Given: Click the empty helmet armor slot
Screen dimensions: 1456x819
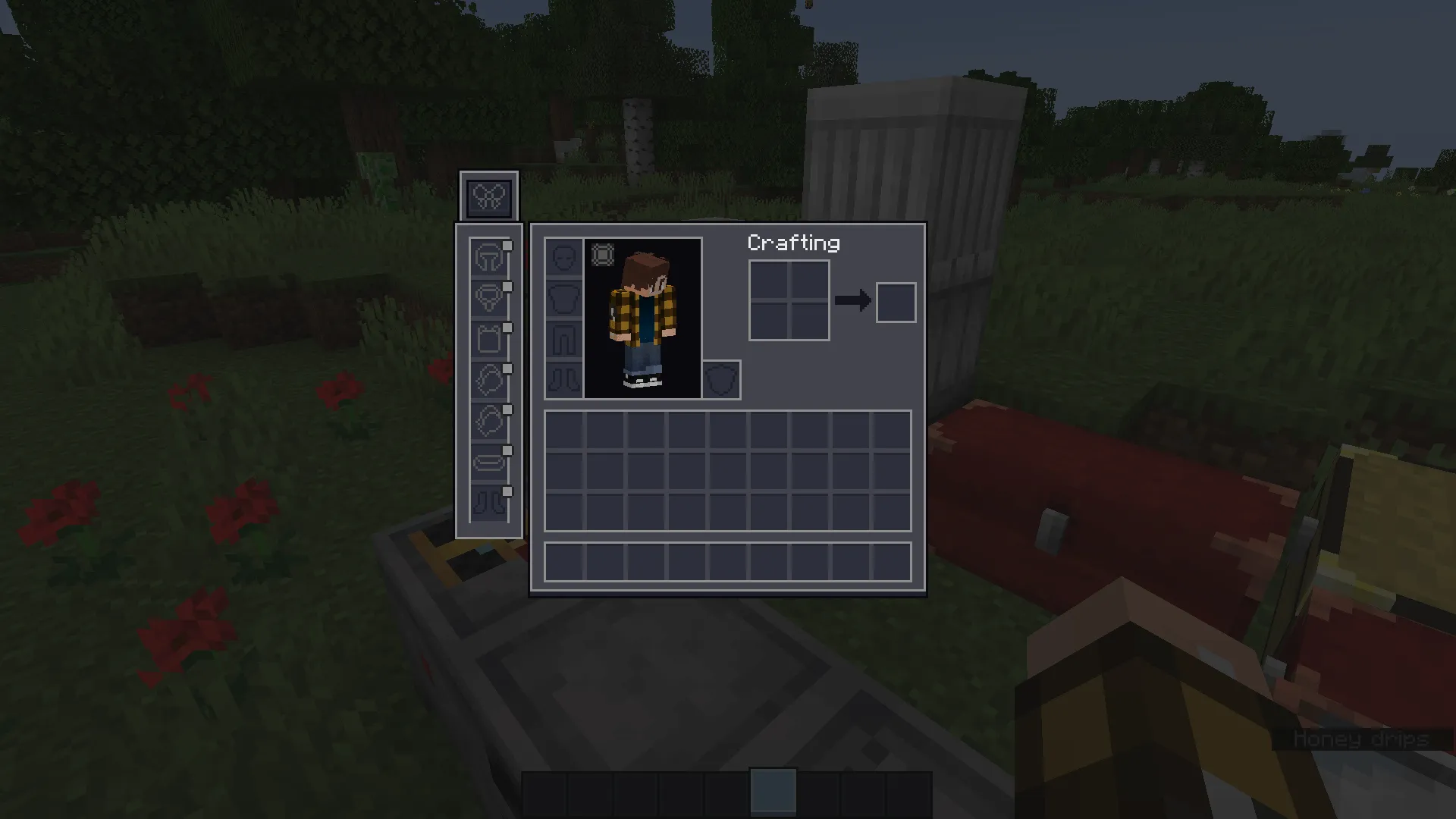Looking at the screenshot, I should point(562,258).
